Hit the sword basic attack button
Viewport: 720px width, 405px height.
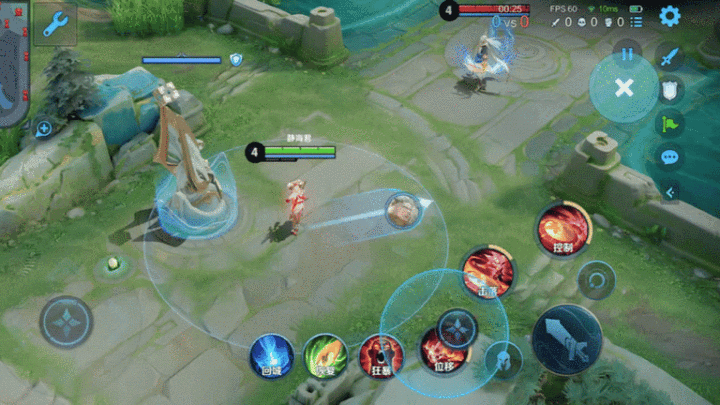point(567,339)
